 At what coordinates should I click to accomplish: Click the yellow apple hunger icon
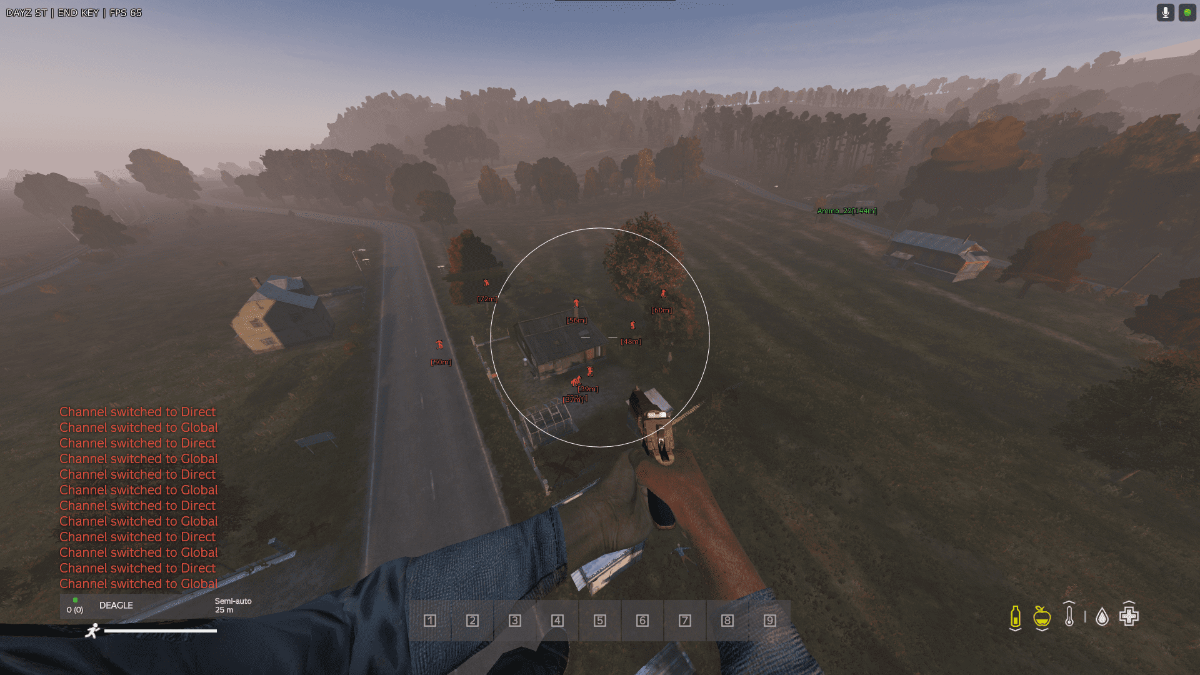(x=1042, y=616)
